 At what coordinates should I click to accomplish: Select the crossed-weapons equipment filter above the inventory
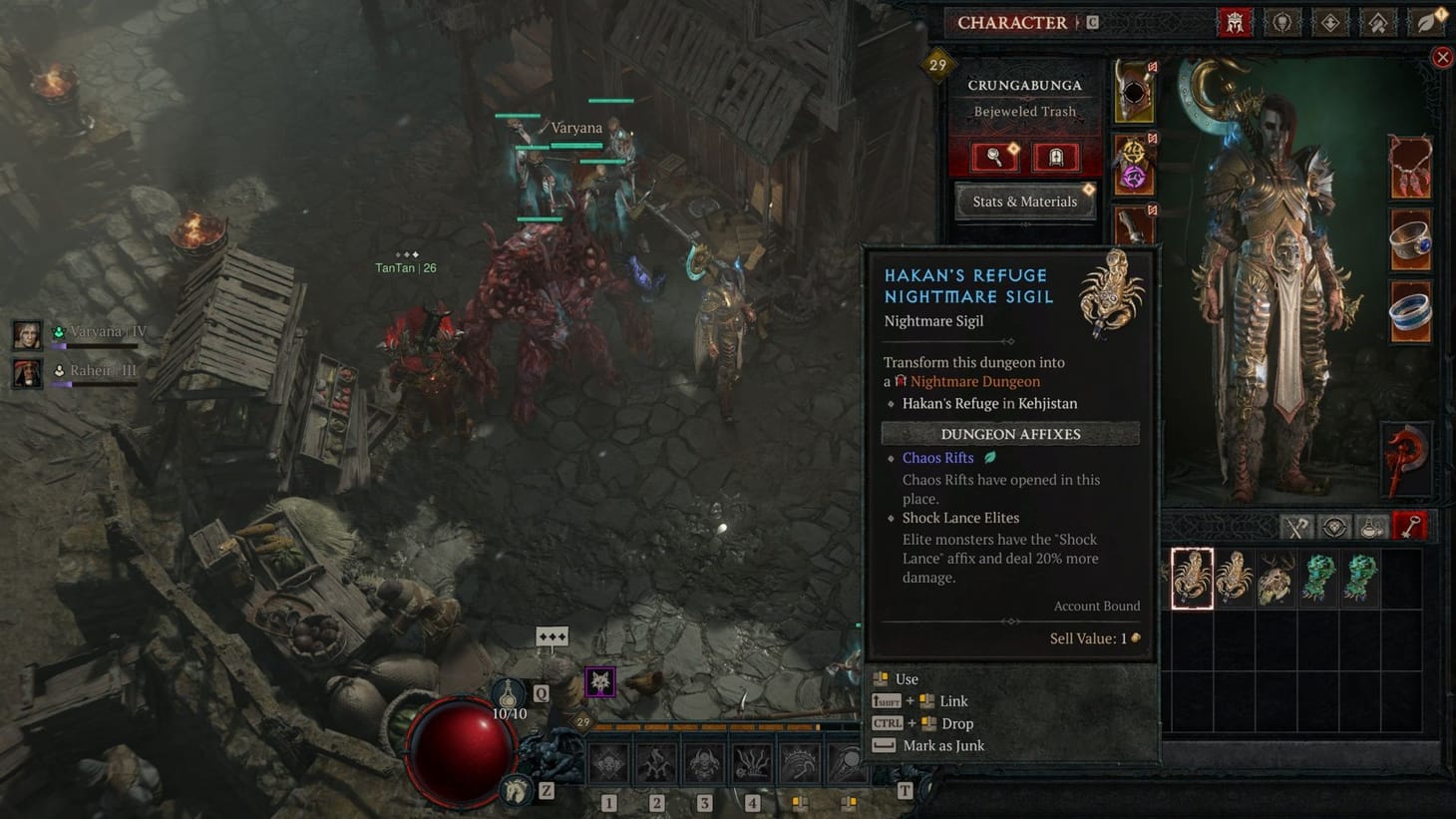(1293, 526)
